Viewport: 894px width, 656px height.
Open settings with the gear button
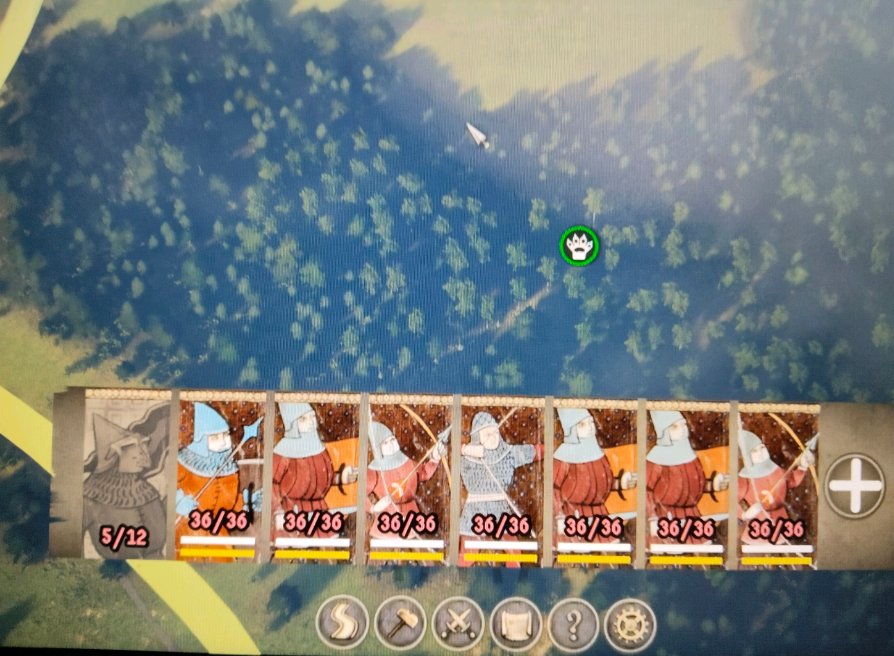click(631, 625)
